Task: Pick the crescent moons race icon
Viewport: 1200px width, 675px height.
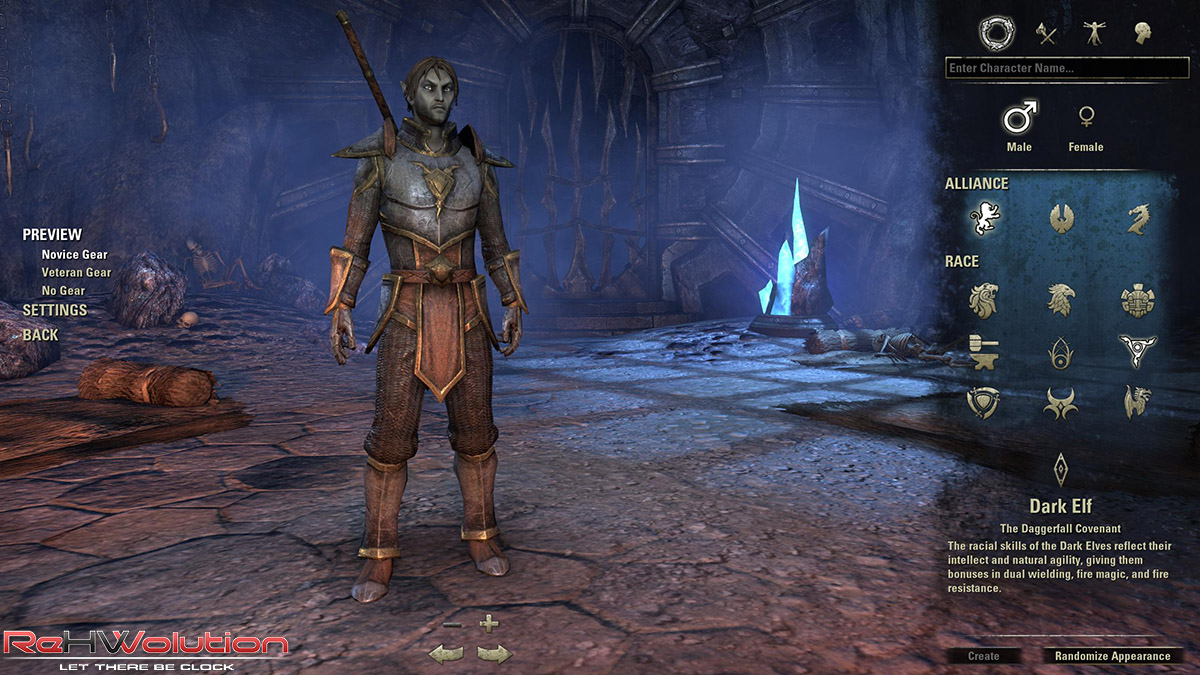Action: [1060, 403]
